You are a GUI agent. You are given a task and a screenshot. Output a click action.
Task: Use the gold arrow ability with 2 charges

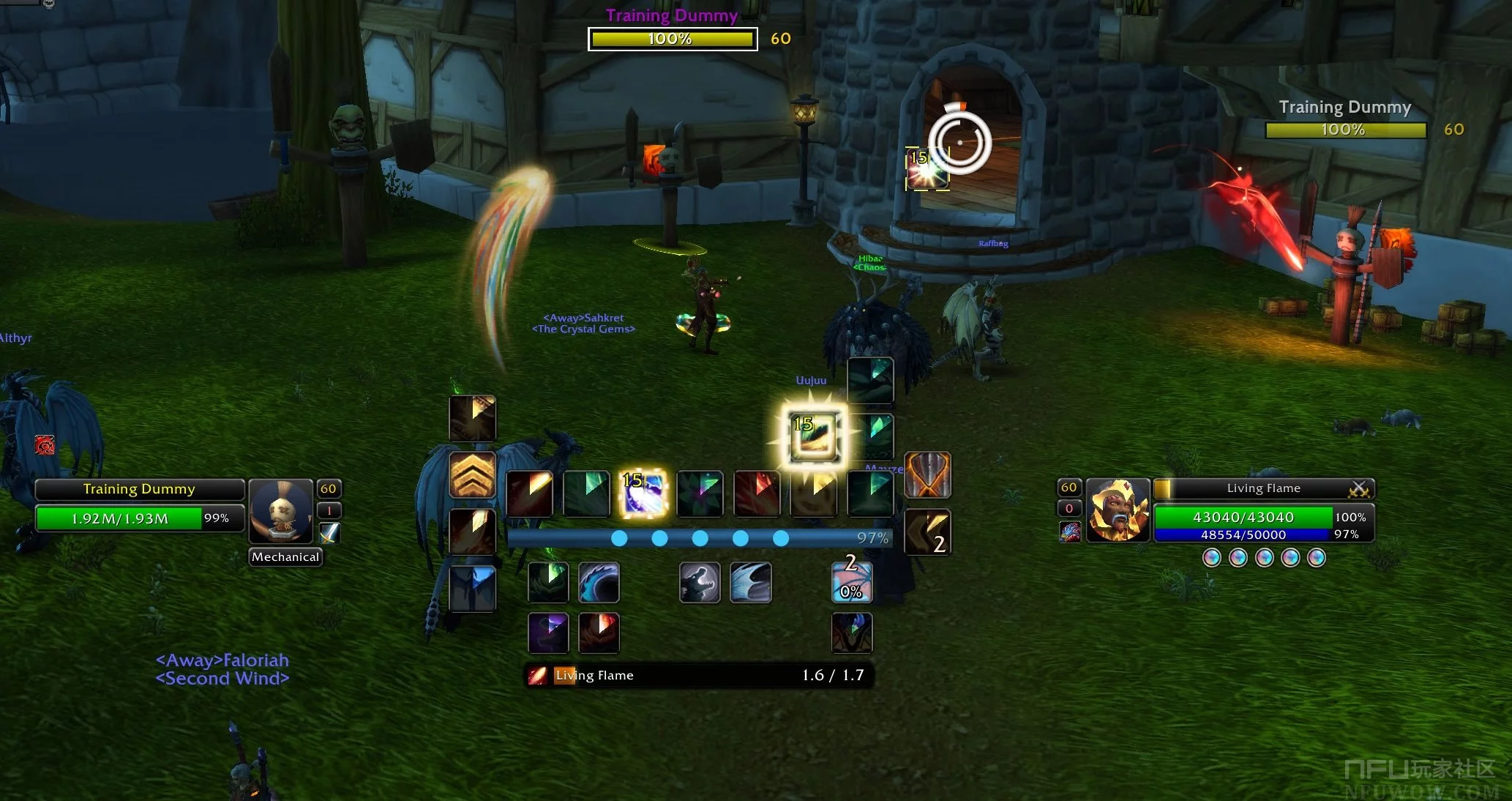pyautogui.click(x=928, y=532)
